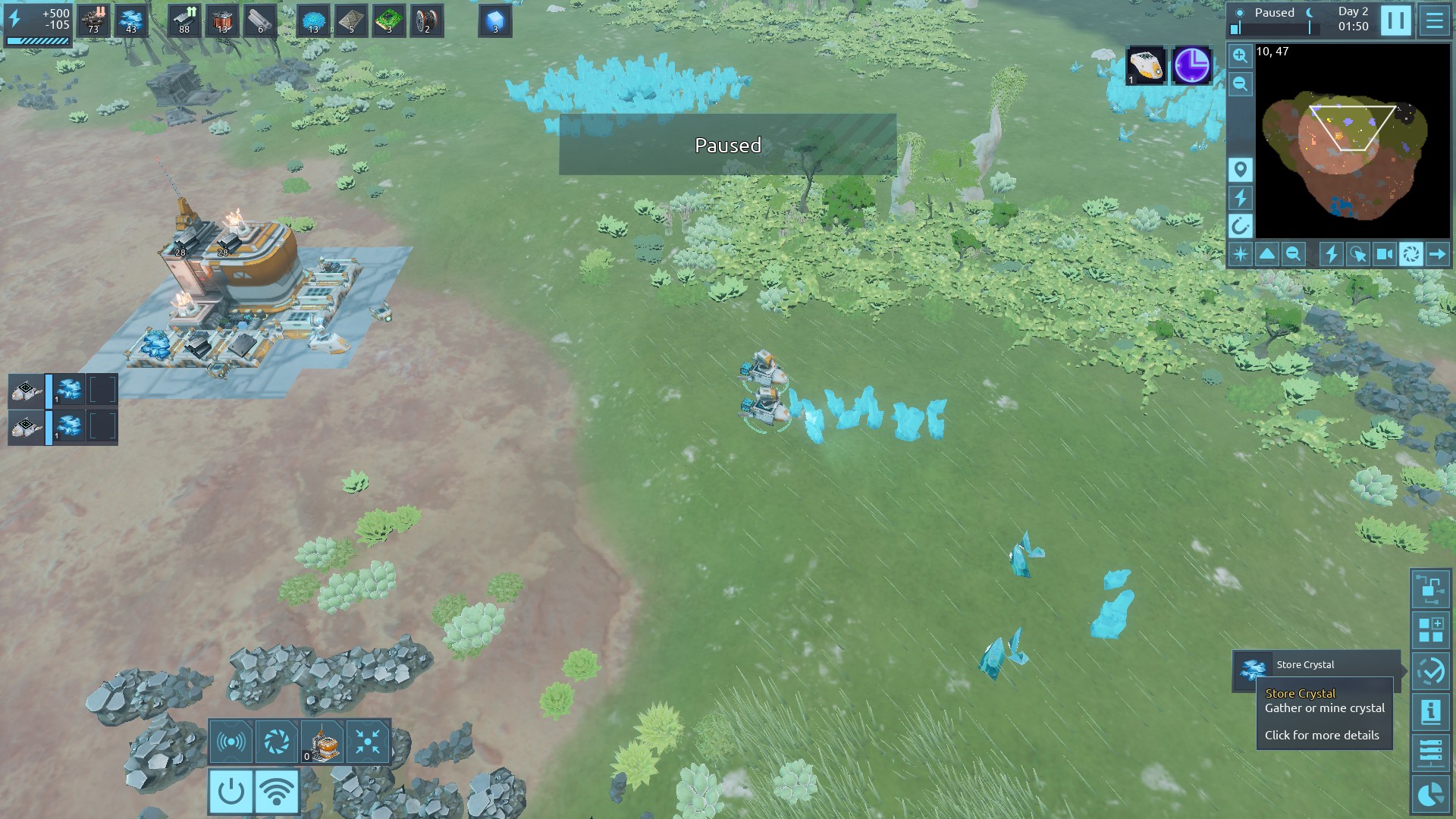Open the tasks checkmark panel
Screen dimensions: 1456x819
click(x=1431, y=671)
